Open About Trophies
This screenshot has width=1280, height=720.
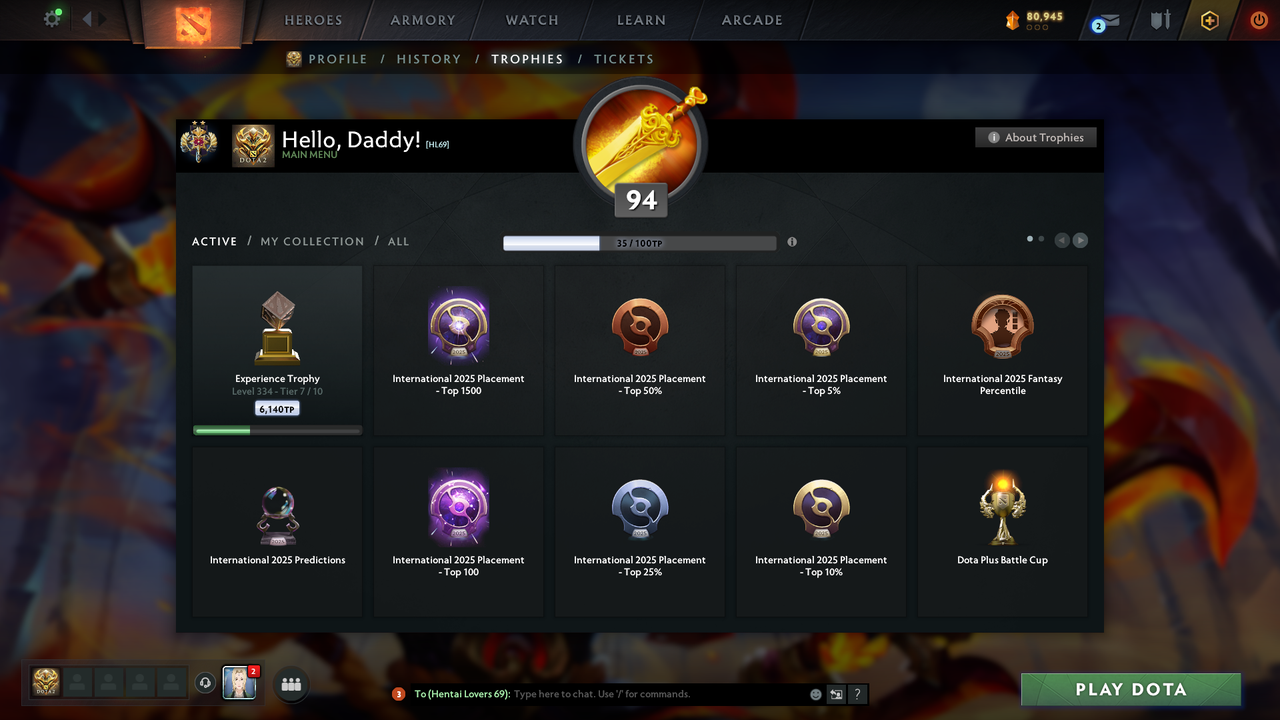1035,137
